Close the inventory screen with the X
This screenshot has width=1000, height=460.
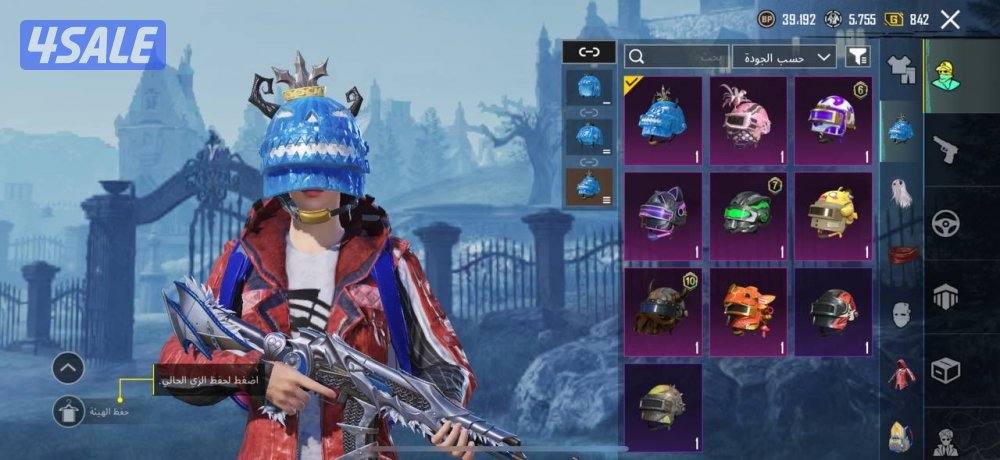pyautogui.click(x=950, y=19)
